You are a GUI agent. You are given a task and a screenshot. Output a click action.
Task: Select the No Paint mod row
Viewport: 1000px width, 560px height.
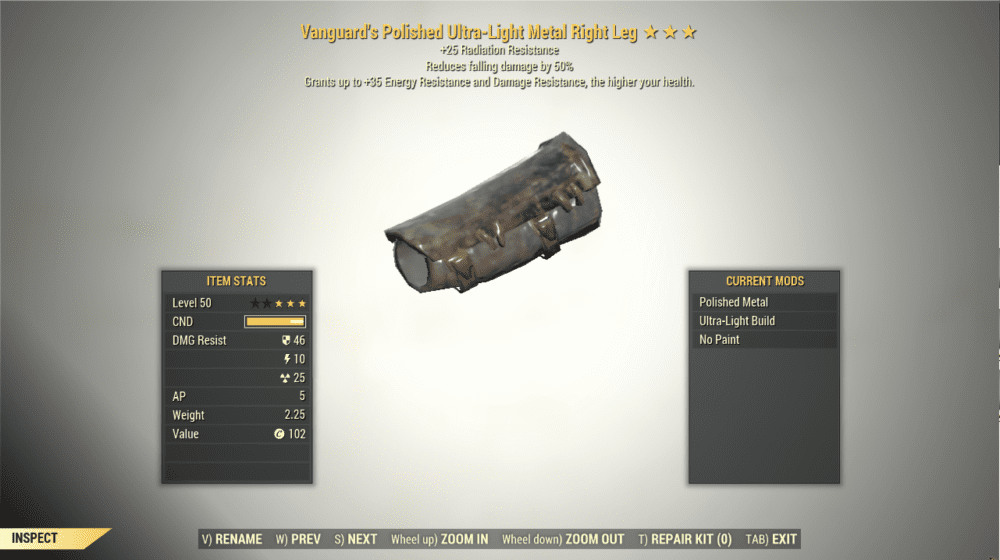click(x=763, y=340)
